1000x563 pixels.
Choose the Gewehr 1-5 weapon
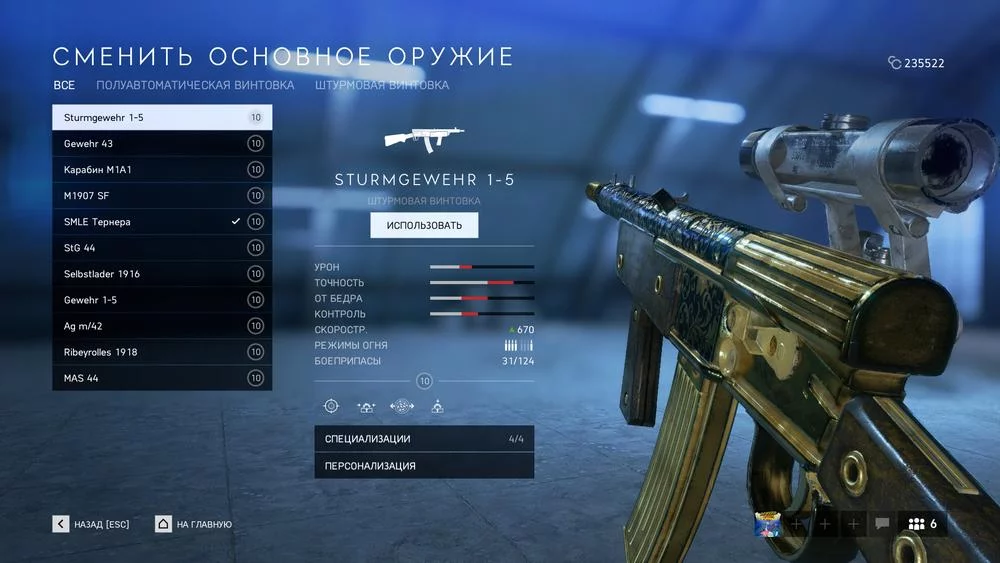(x=160, y=299)
